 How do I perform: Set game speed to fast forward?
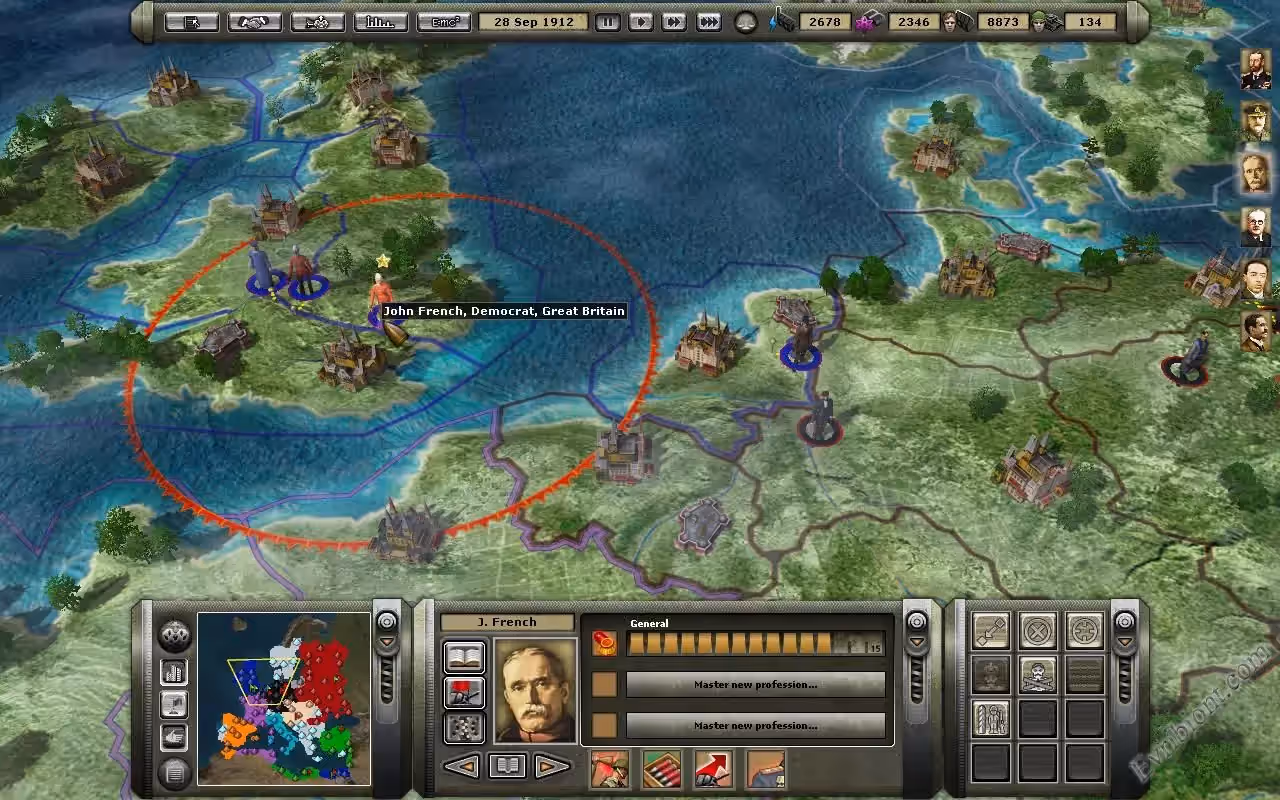coord(675,22)
